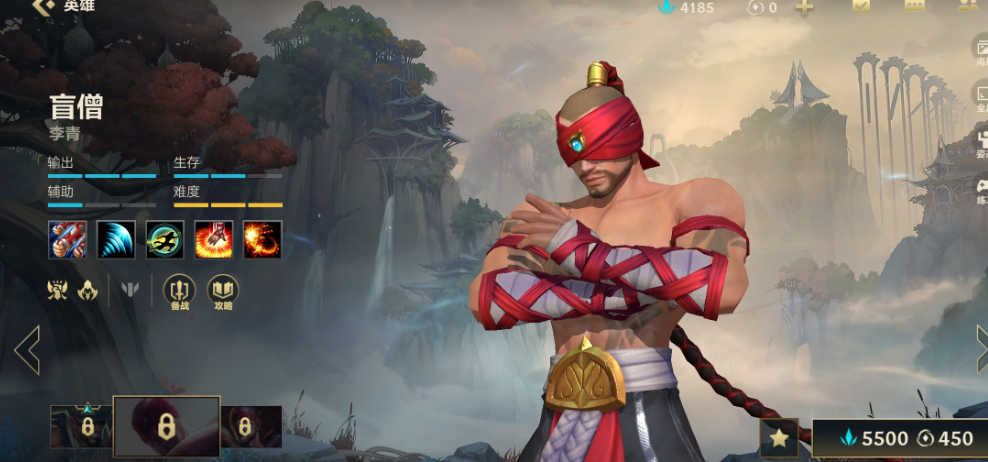Open the 备战 loadout button
This screenshot has width=988, height=462.
click(180, 291)
